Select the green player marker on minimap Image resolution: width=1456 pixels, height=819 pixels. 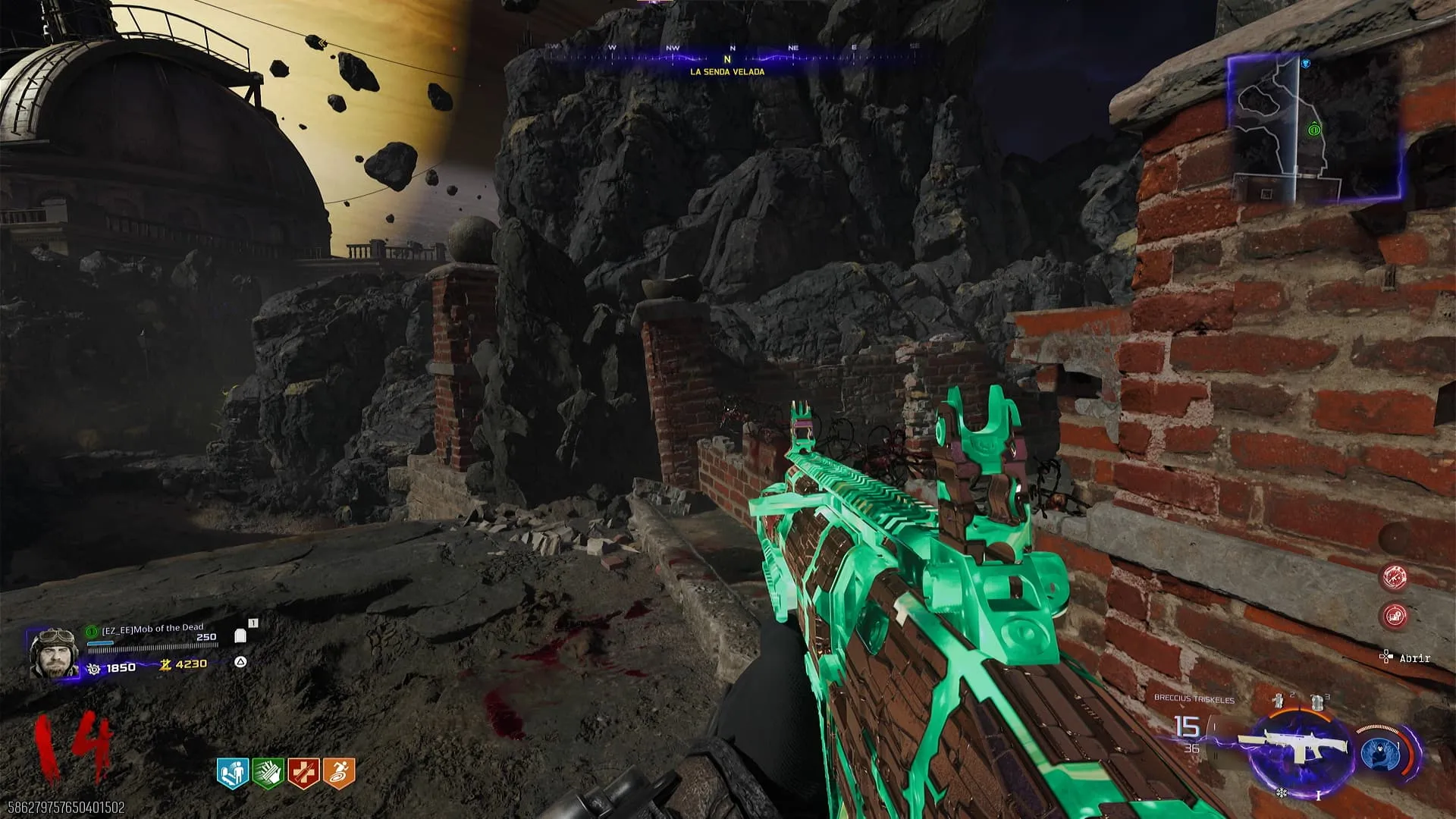point(1314,130)
